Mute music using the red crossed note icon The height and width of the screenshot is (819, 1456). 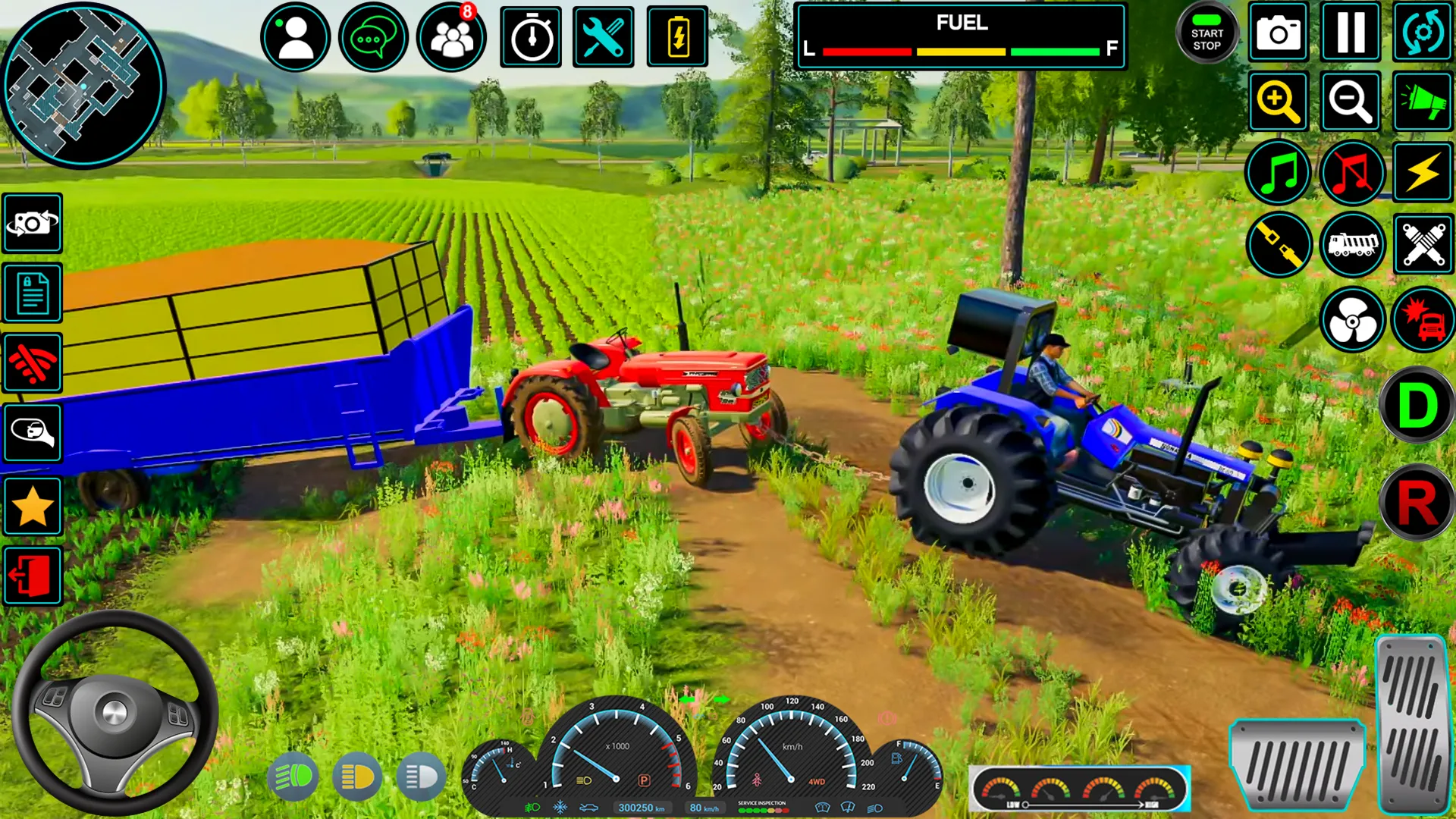[1351, 173]
